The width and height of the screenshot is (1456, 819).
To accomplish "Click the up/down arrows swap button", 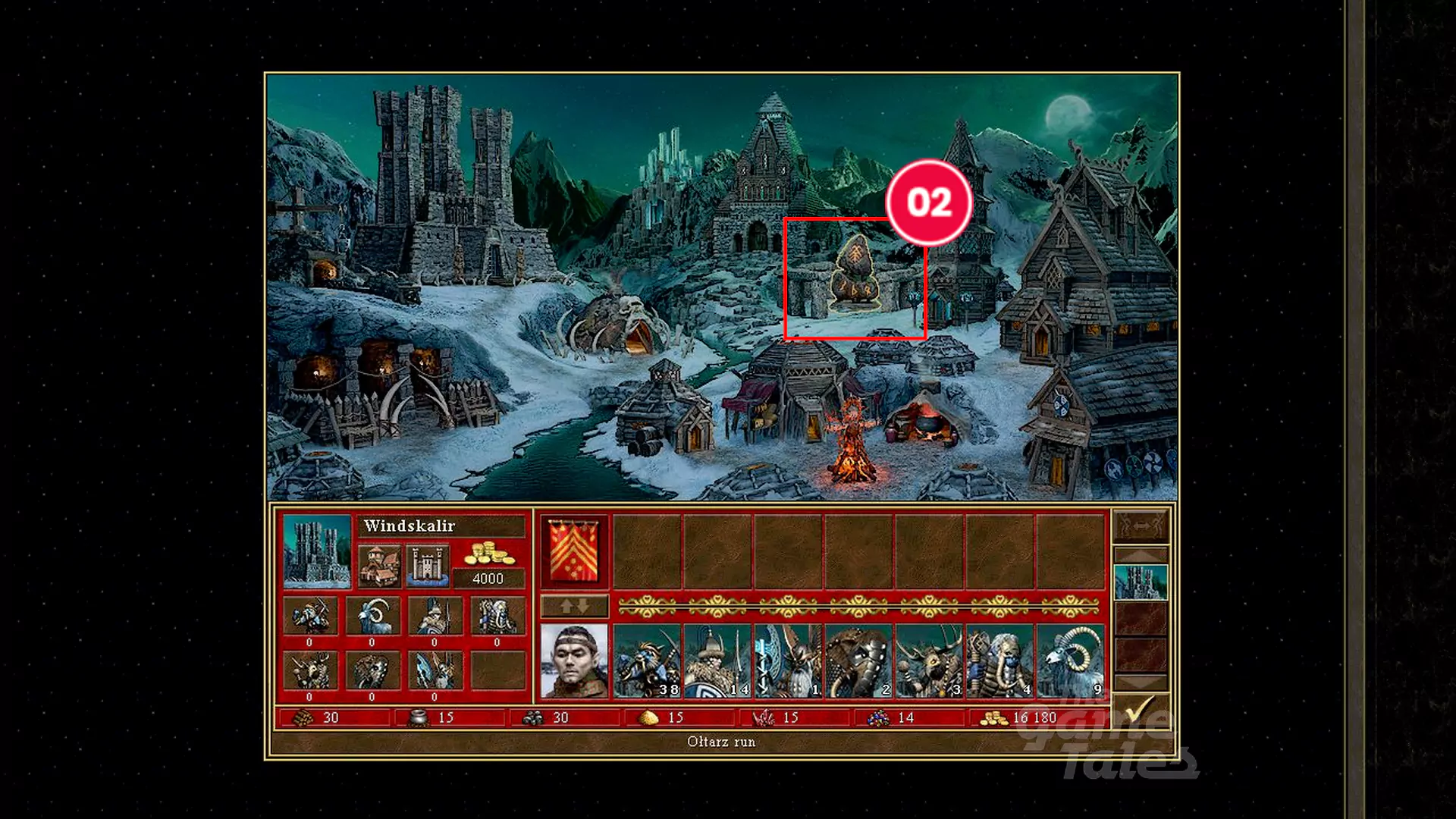I will click(574, 606).
